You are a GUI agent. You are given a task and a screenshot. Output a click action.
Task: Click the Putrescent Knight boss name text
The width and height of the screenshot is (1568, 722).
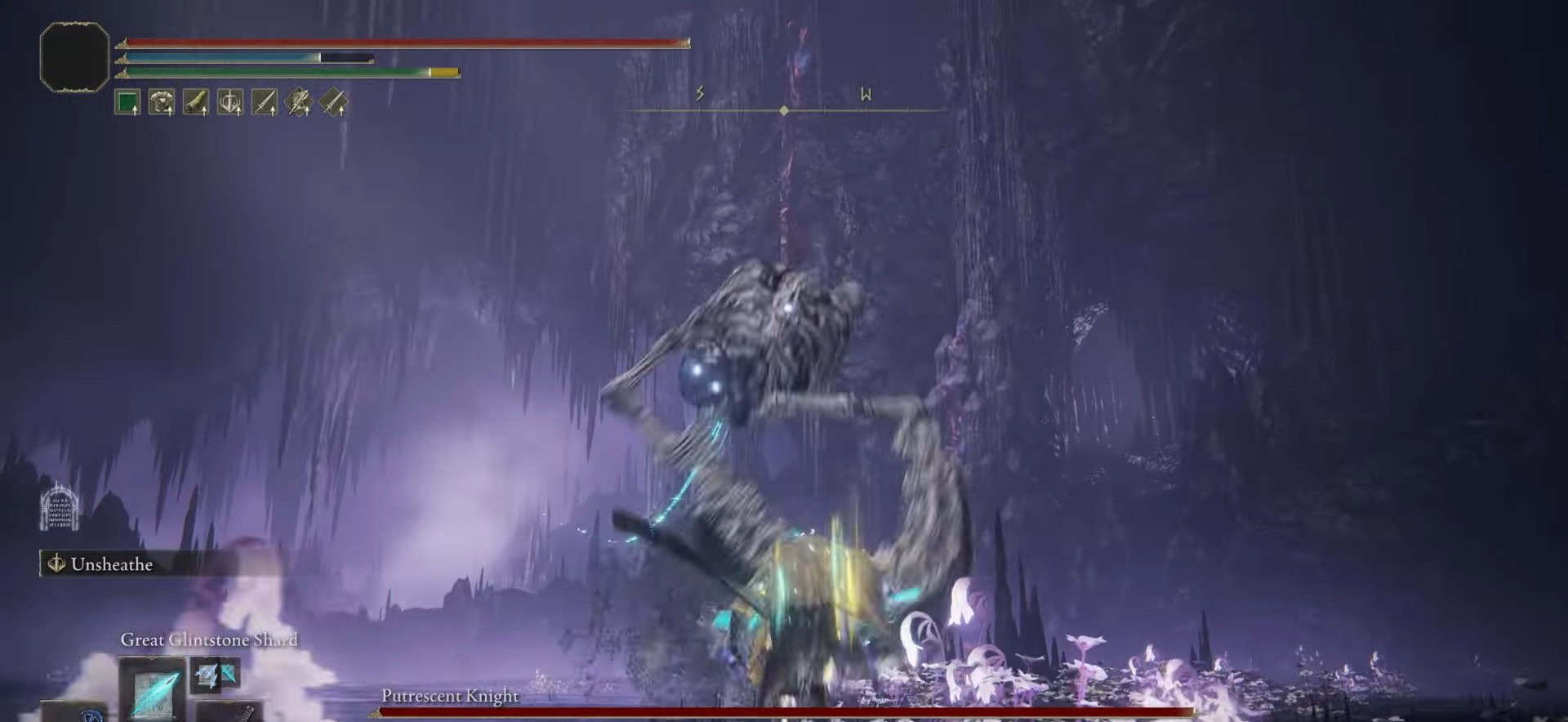[x=448, y=697]
